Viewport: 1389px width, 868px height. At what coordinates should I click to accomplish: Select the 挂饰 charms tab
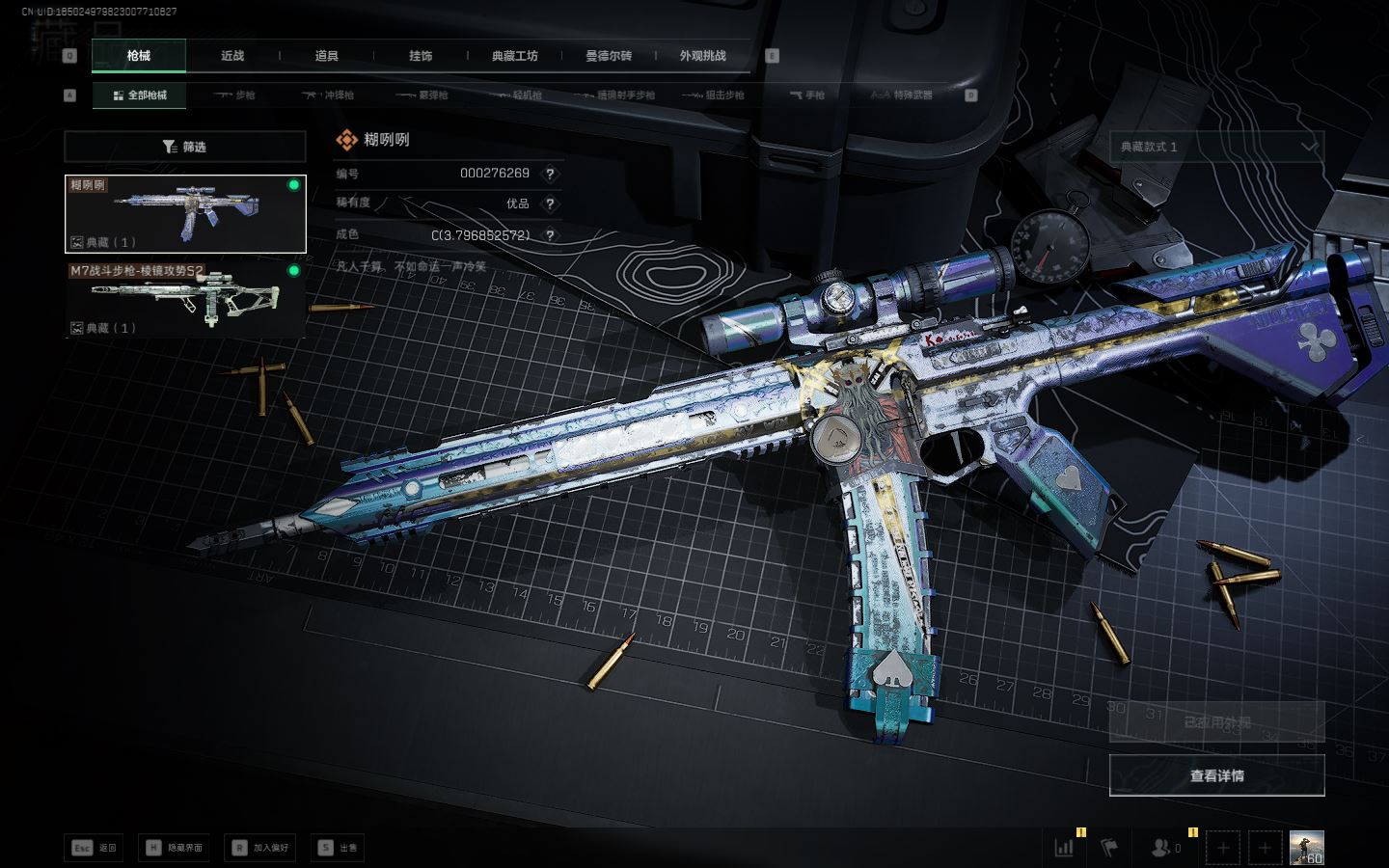pos(421,56)
